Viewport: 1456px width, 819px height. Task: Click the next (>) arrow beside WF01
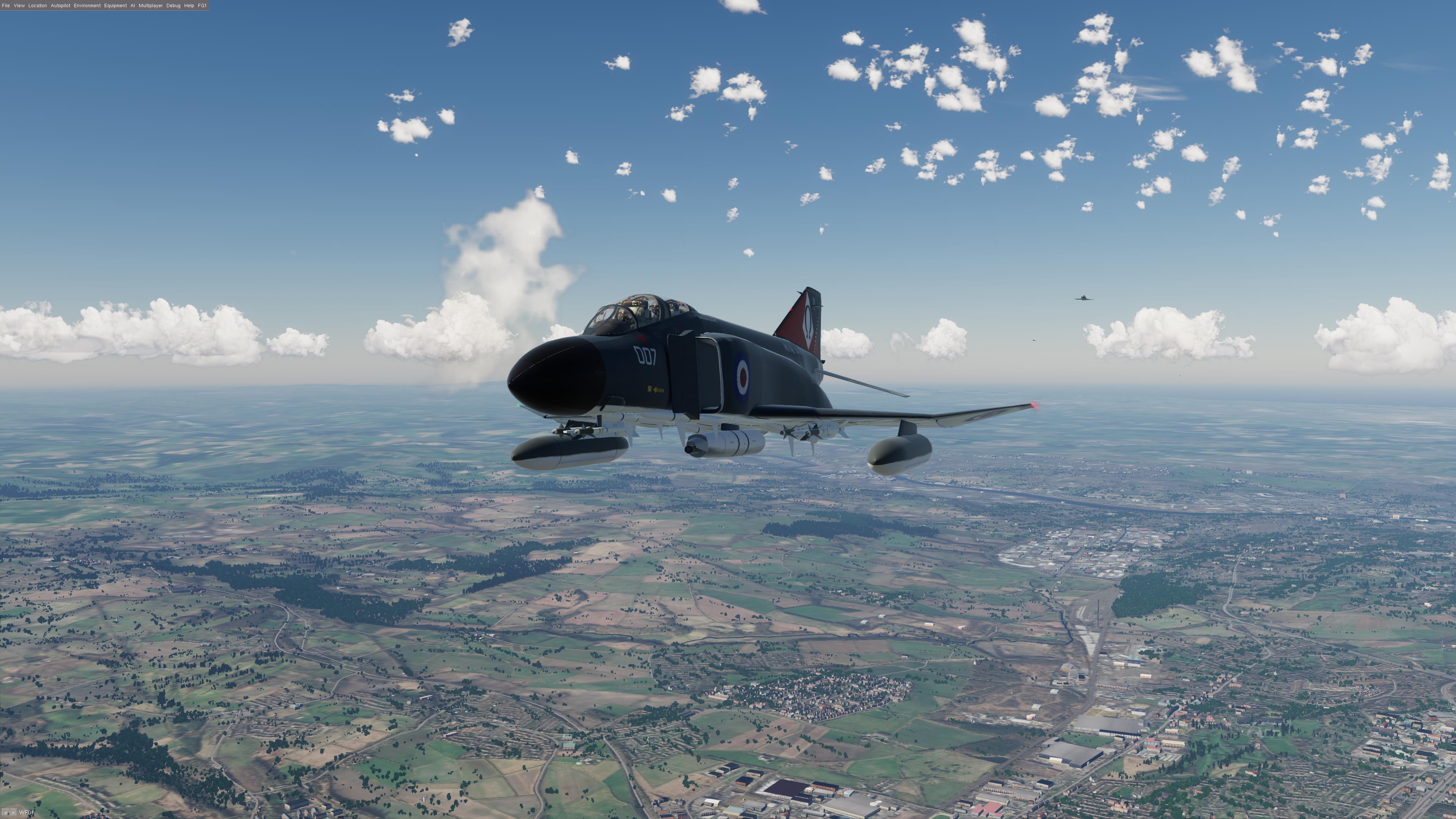(x=13, y=813)
